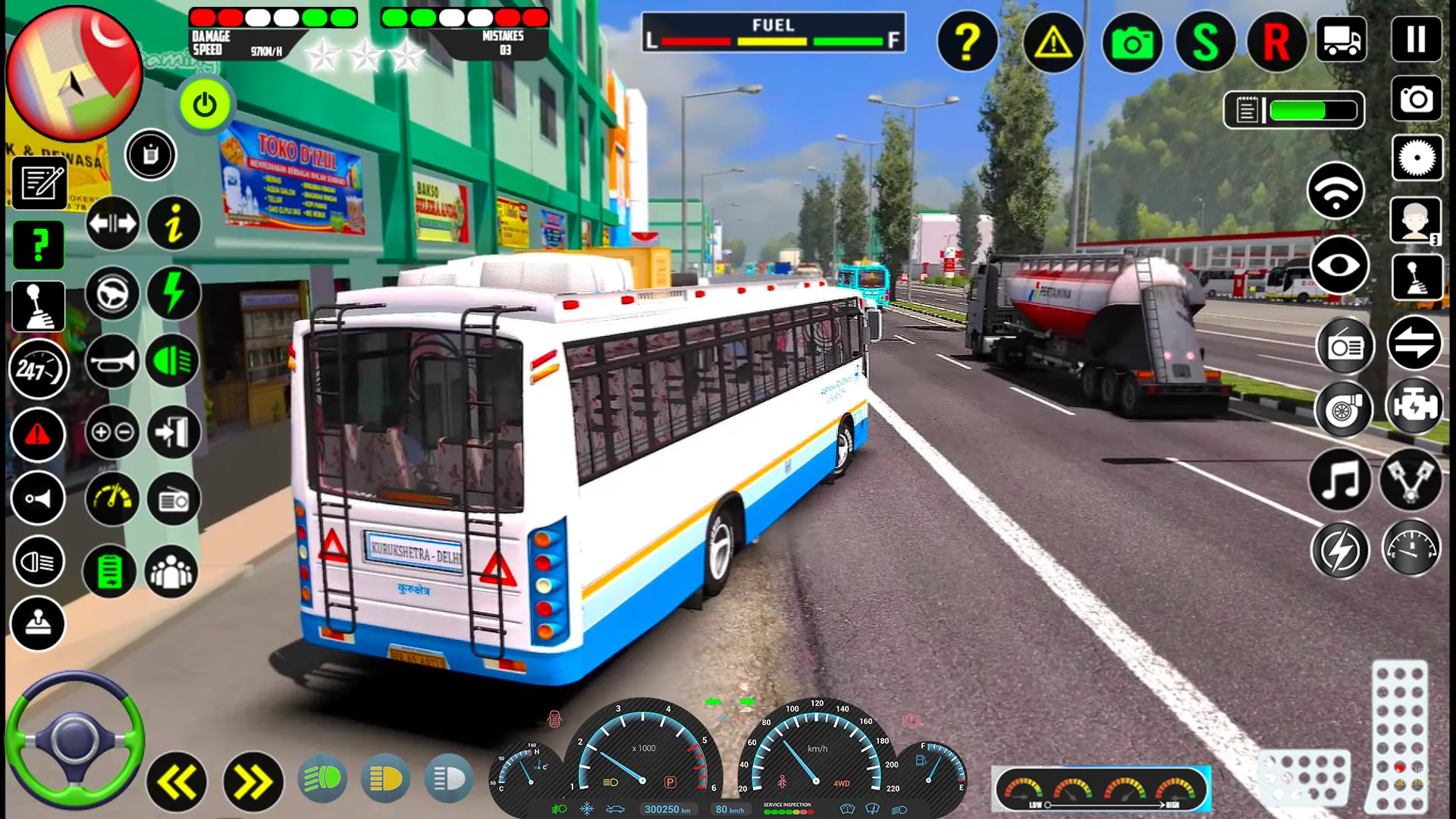Activate the right double-arrow indicator
This screenshot has height=819, width=1456.
pos(252,782)
